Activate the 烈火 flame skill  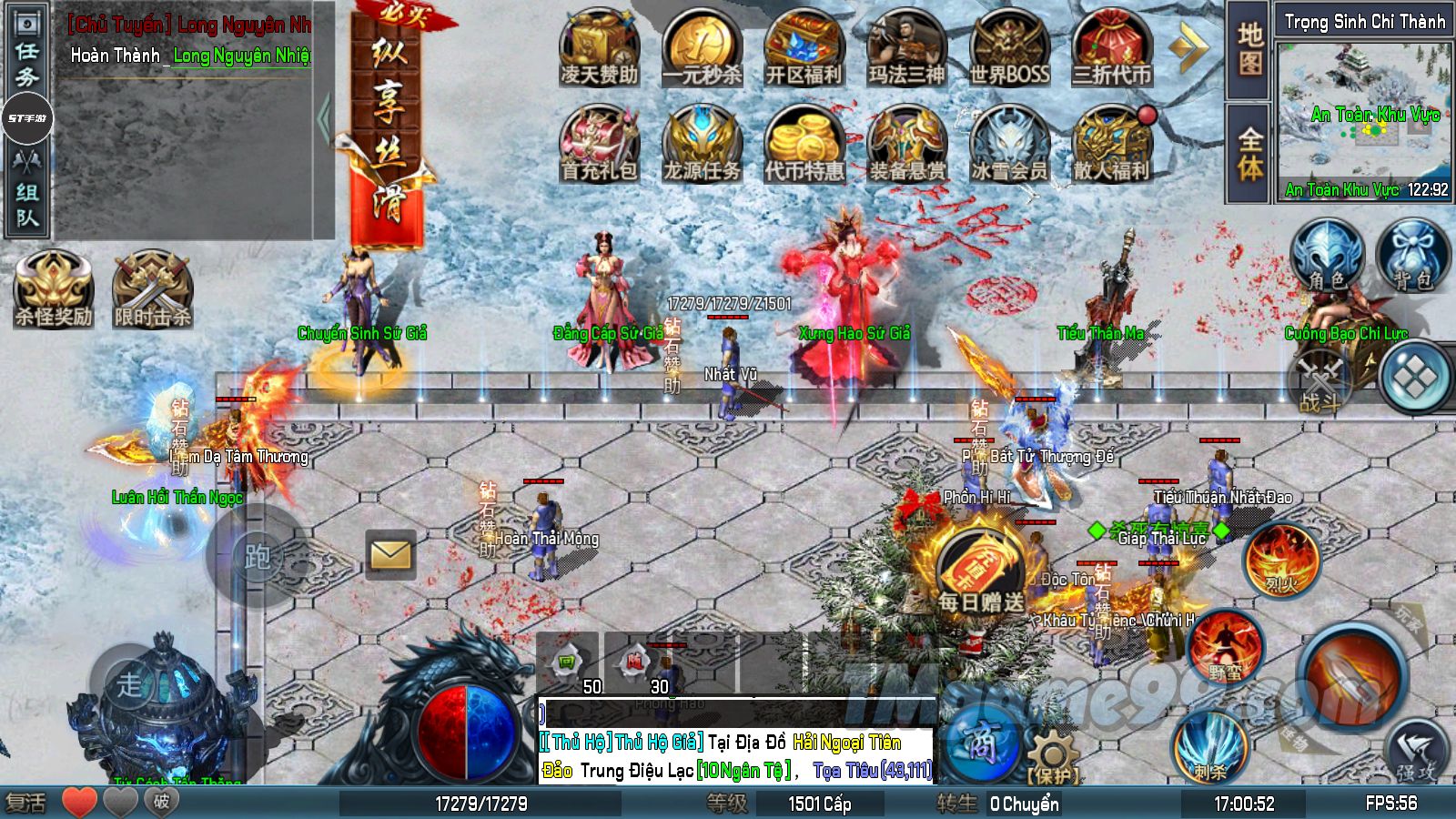coord(1281,559)
